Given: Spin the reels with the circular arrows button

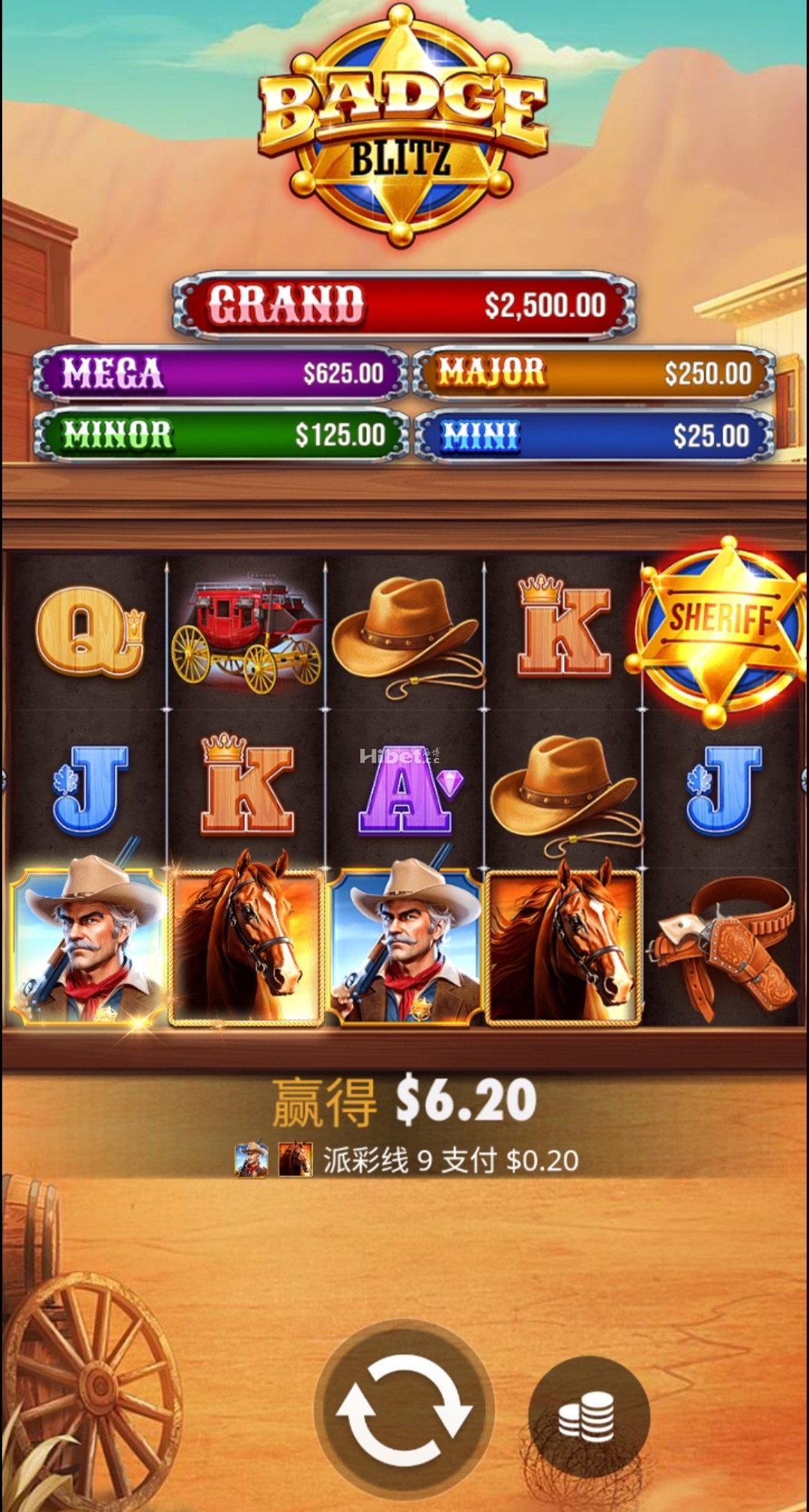Looking at the screenshot, I should (x=404, y=1409).
